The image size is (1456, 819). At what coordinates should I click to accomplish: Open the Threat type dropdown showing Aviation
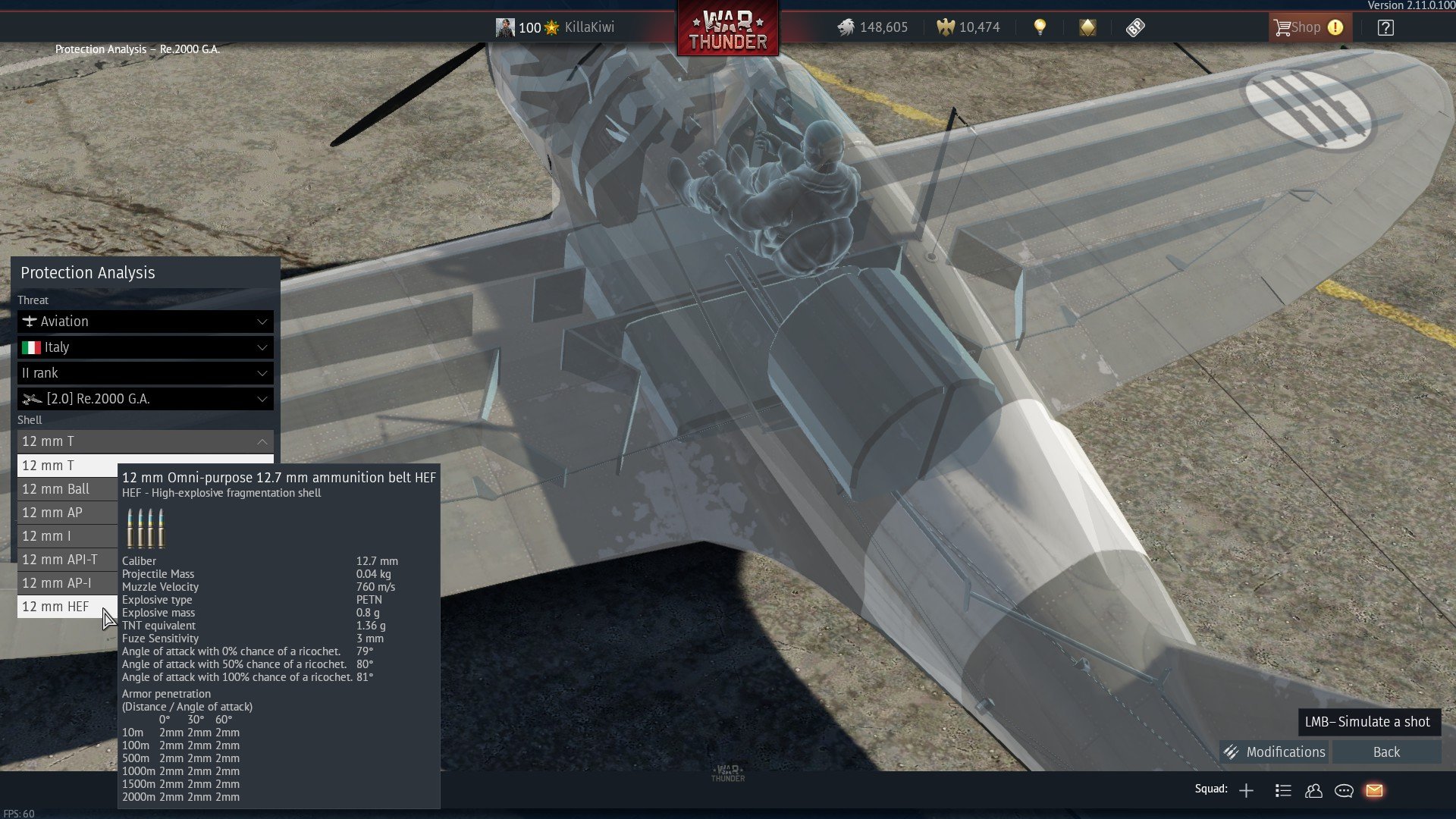[145, 322]
